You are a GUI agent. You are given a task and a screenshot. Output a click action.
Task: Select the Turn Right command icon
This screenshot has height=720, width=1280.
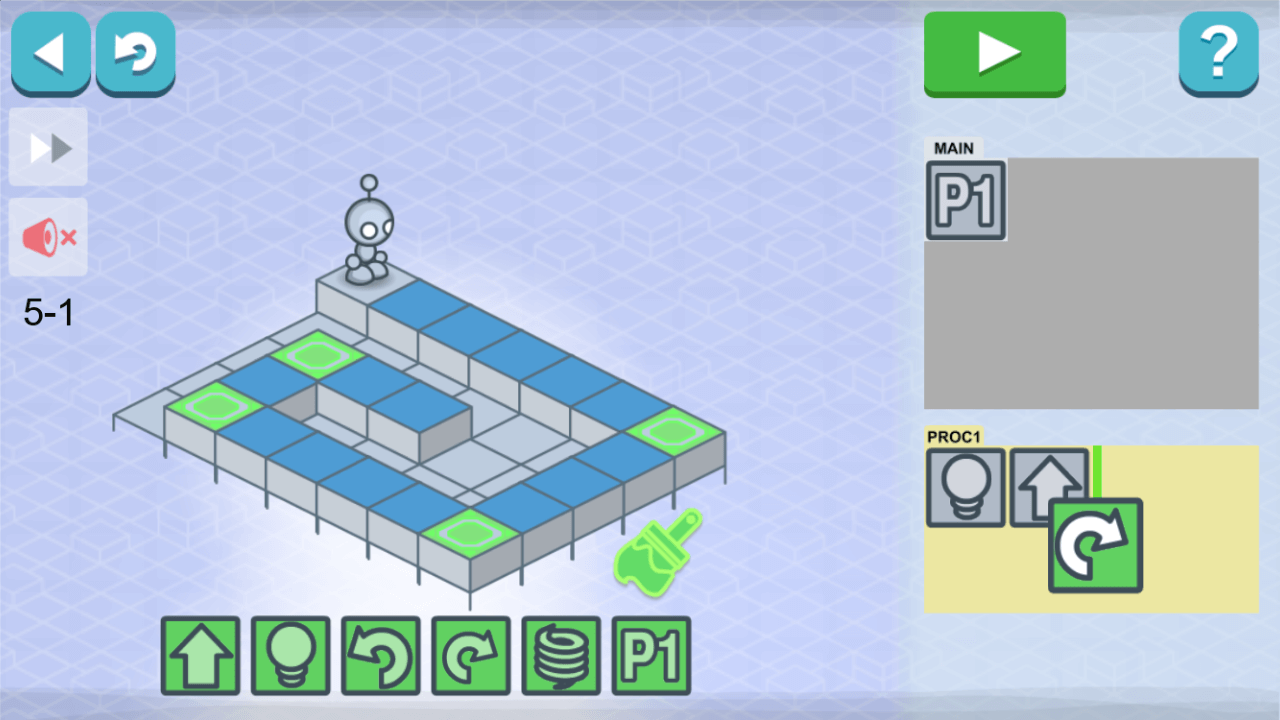469,655
